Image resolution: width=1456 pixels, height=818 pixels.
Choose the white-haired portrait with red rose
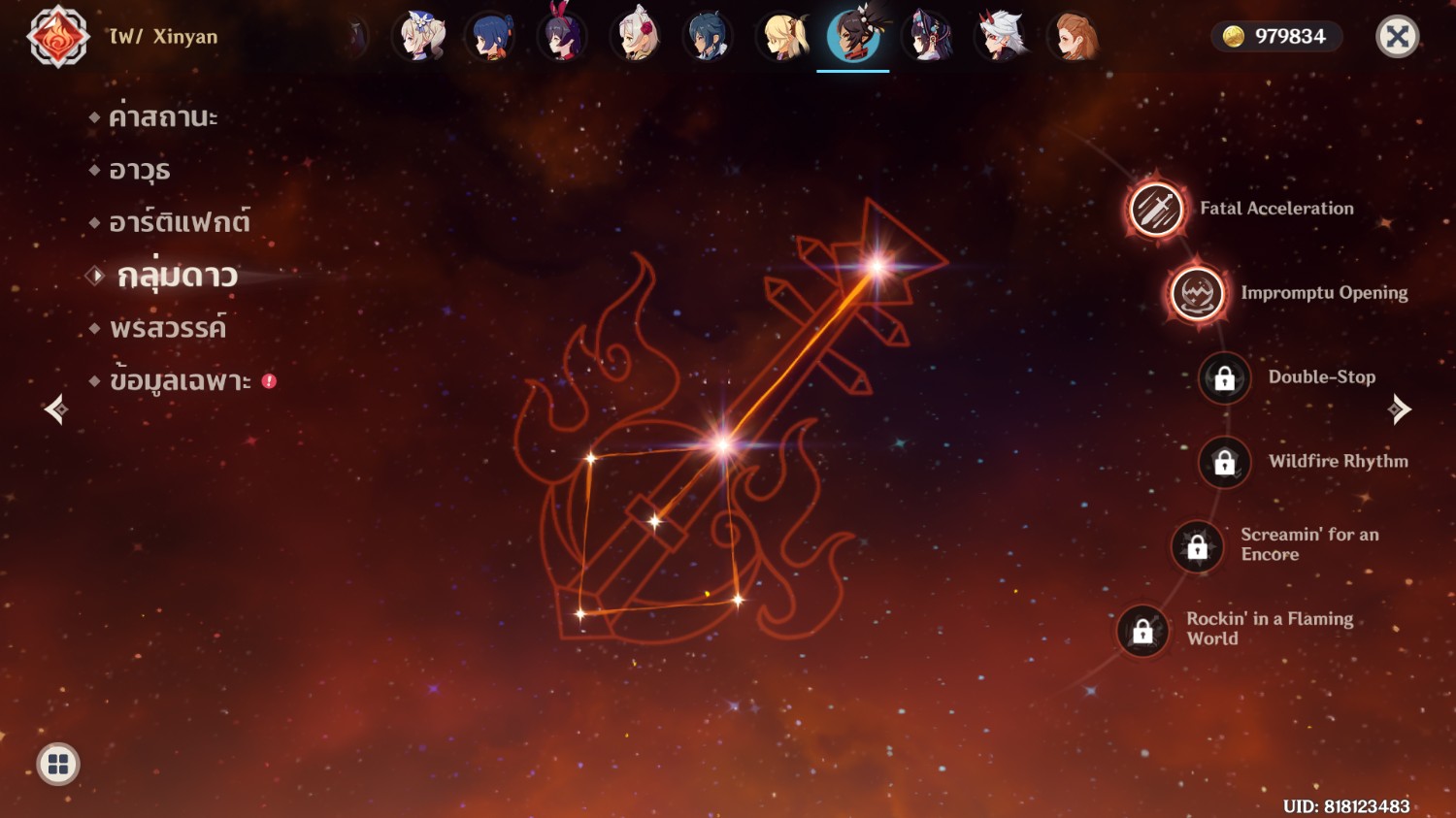tap(636, 37)
